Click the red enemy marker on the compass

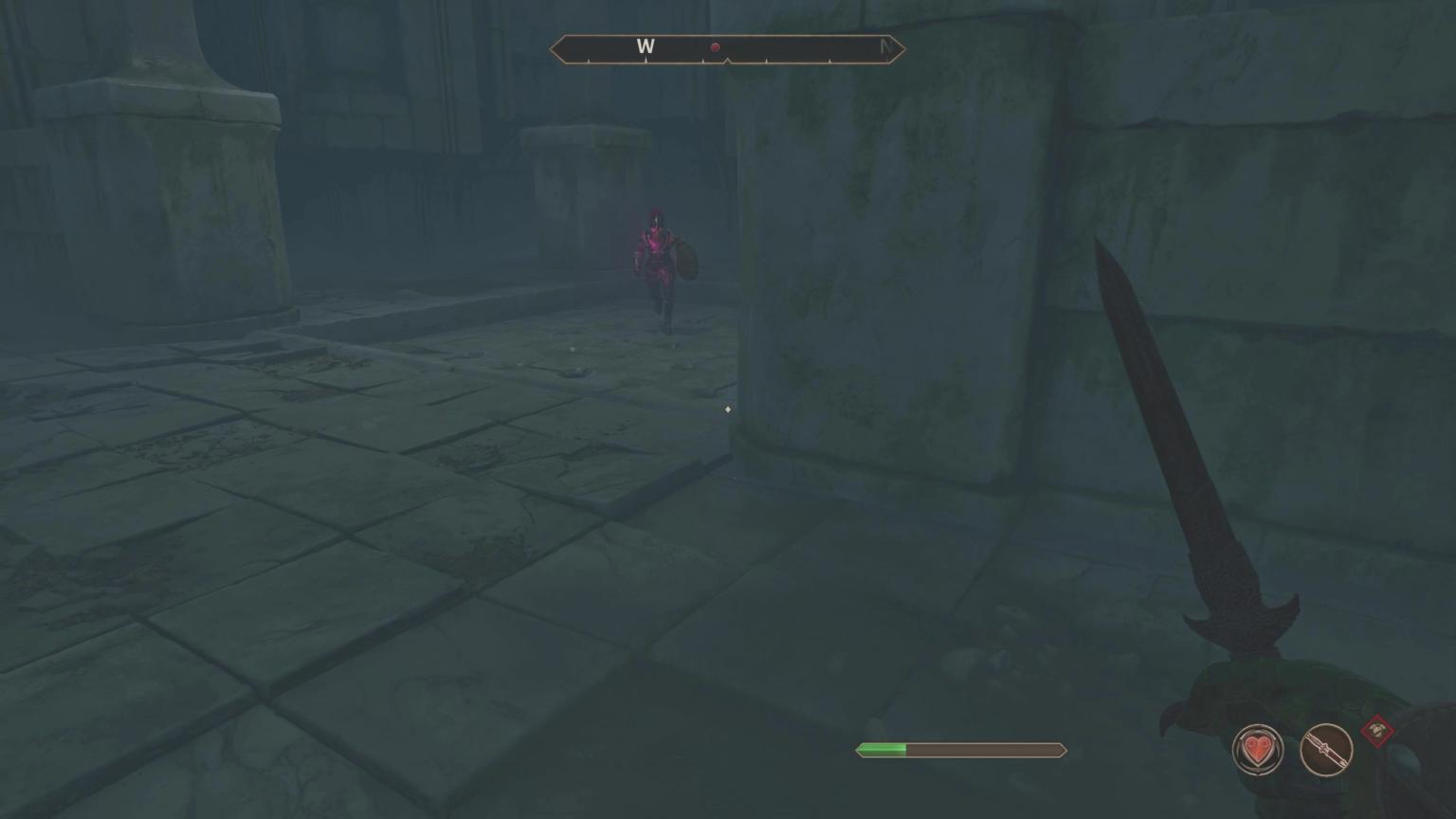click(x=716, y=46)
